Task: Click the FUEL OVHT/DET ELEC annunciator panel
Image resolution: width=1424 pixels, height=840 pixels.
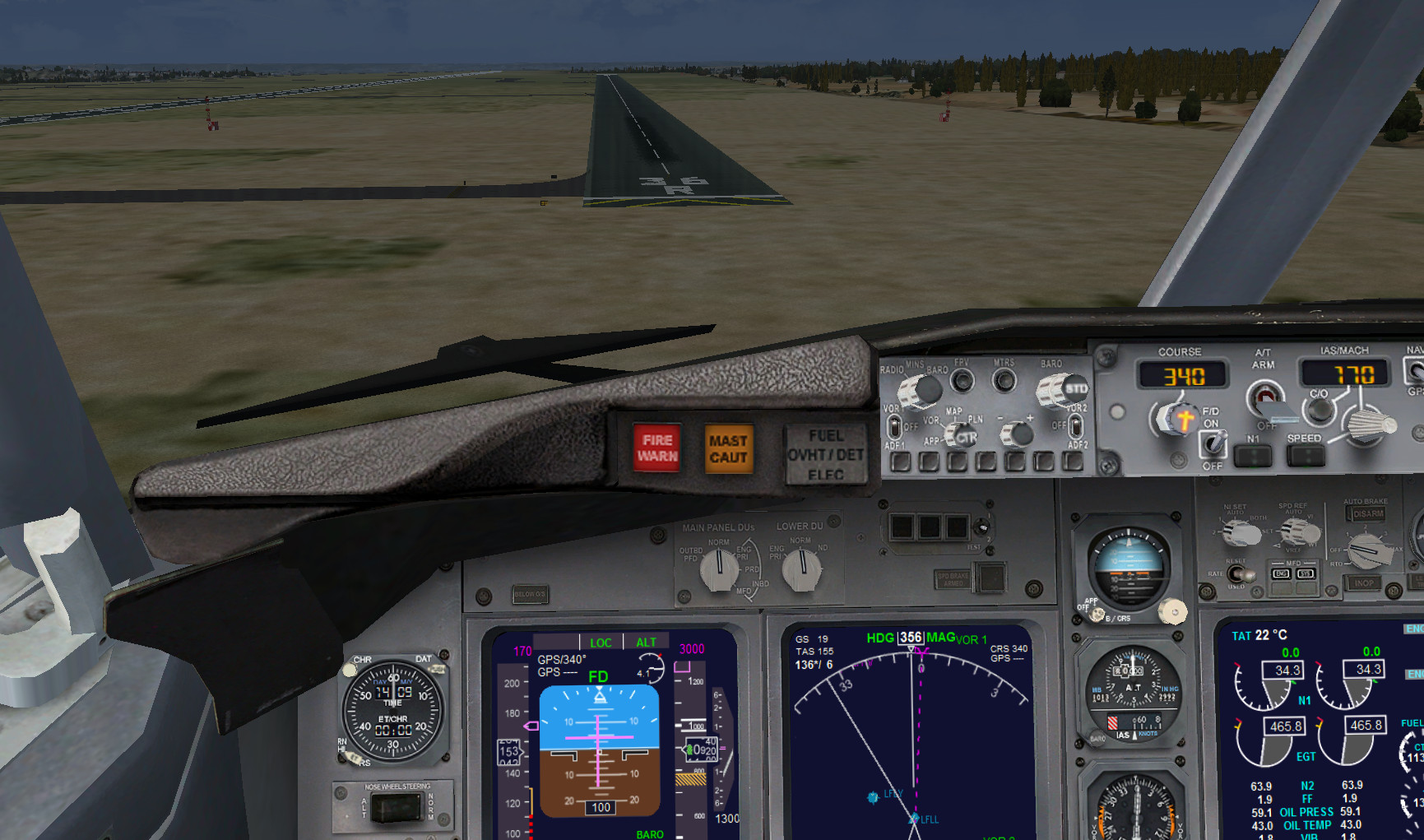Action: click(826, 454)
